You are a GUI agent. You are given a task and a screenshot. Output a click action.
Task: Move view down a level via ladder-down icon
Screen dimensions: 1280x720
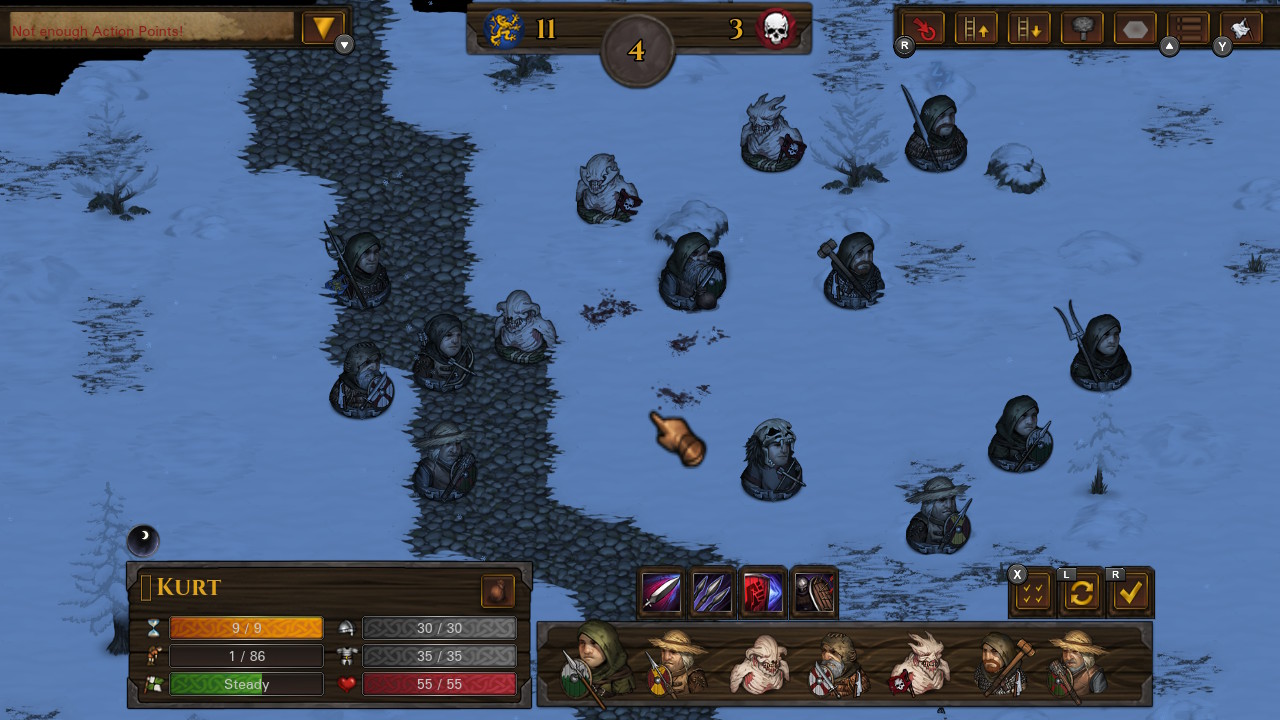click(x=1030, y=28)
